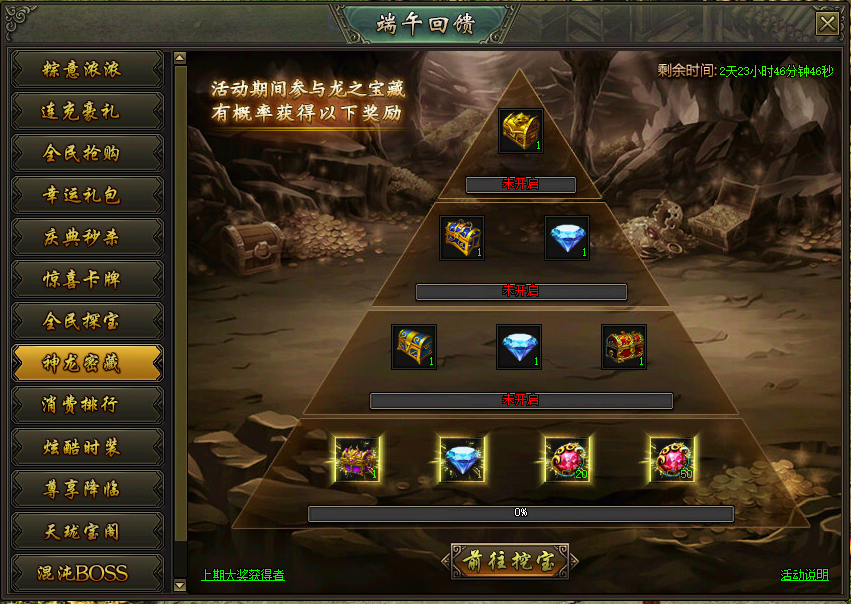Show the 尊享降临 tab

tap(87, 489)
